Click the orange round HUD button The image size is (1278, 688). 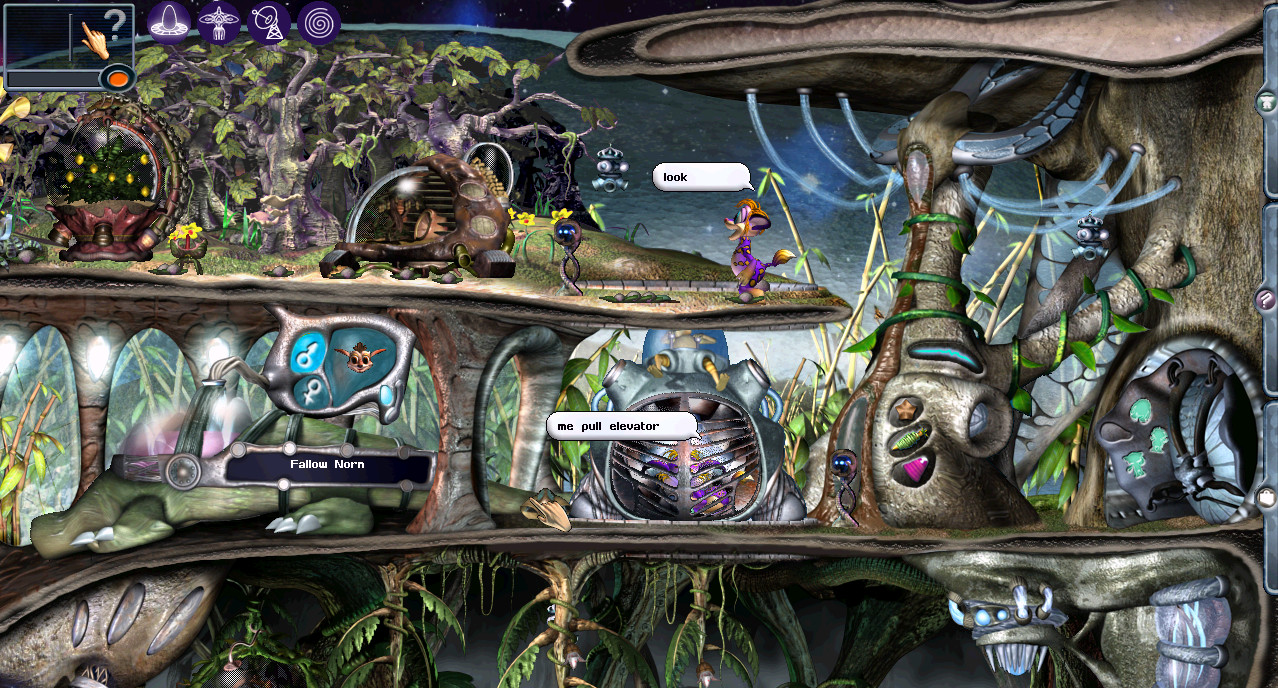(x=118, y=78)
